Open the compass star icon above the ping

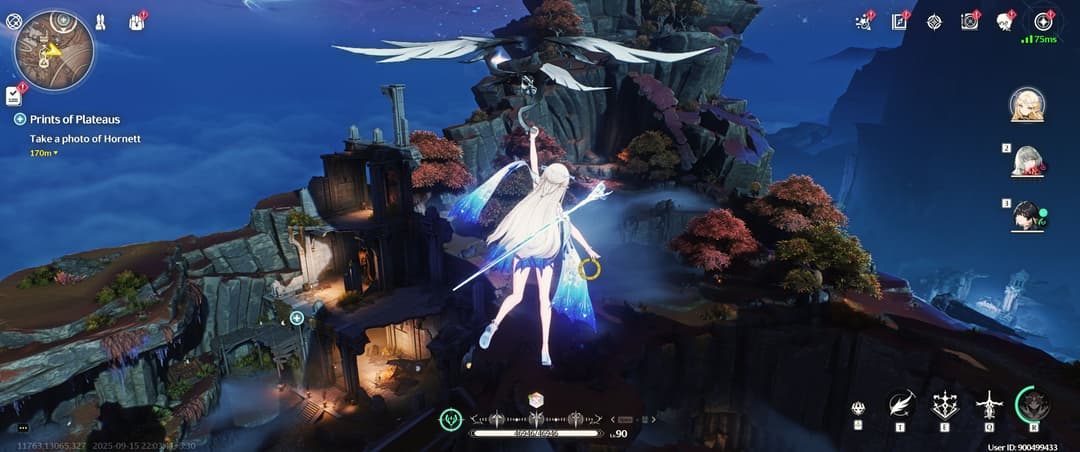(x=1043, y=21)
